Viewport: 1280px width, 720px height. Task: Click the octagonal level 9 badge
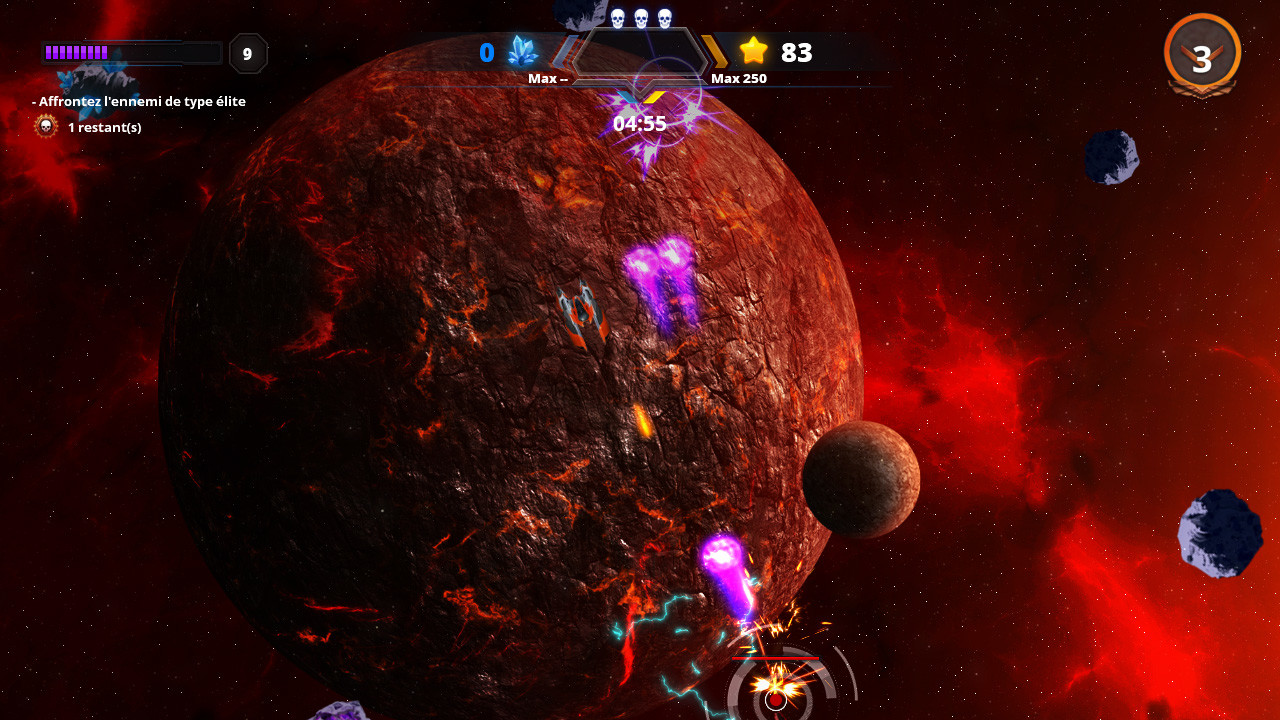(247, 54)
